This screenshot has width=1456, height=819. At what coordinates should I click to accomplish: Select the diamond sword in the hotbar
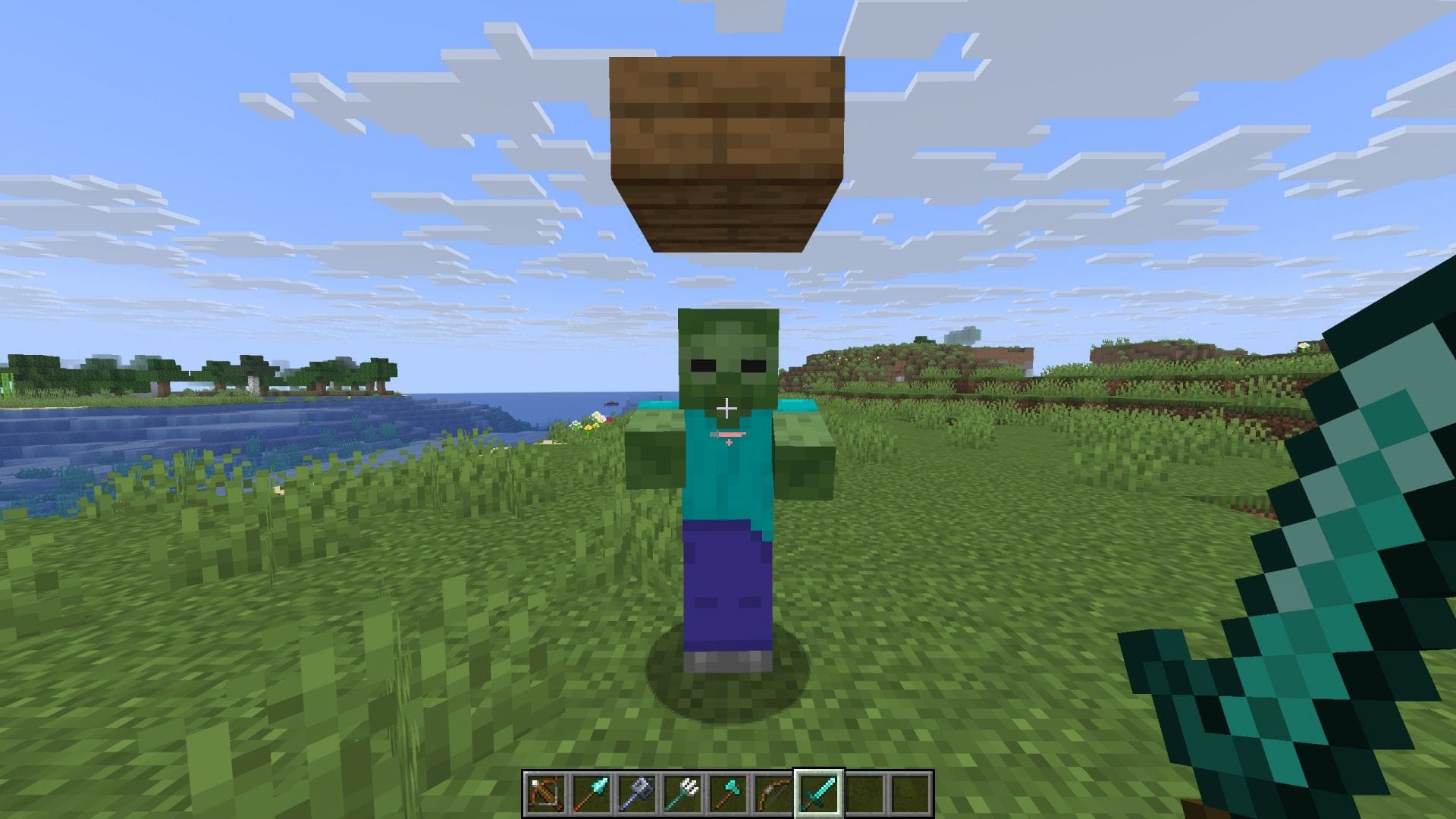tap(821, 792)
